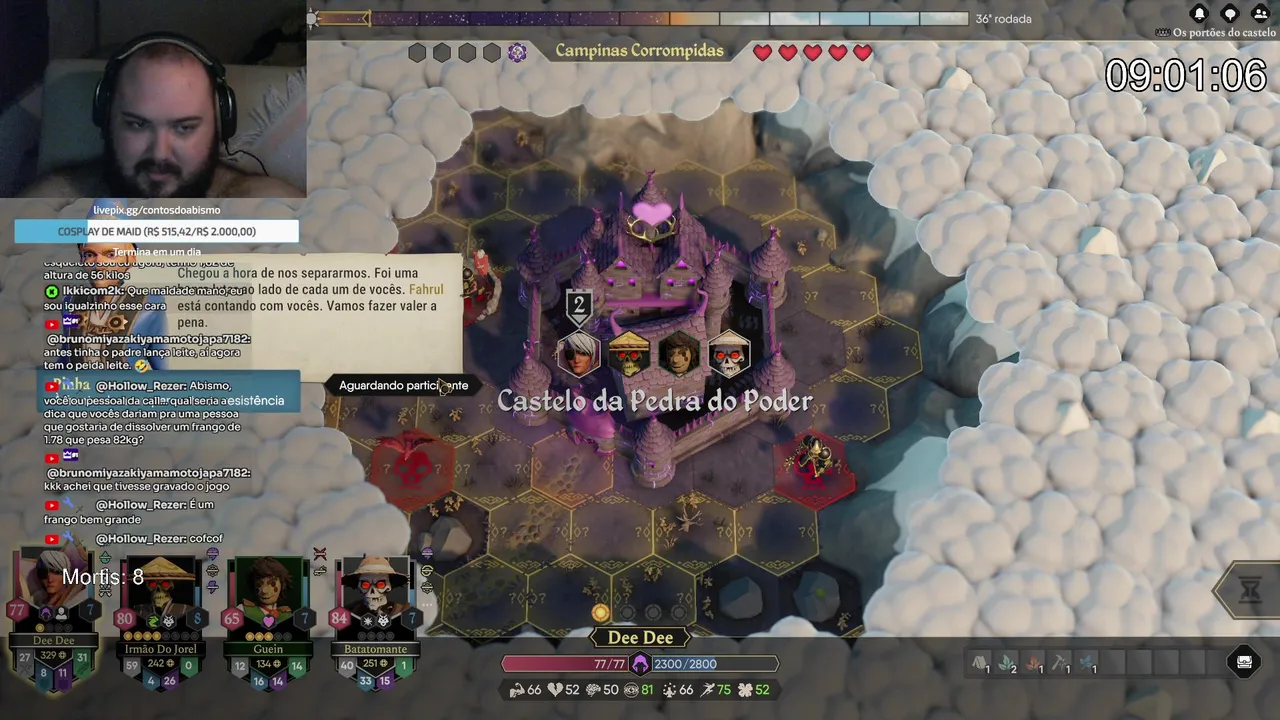Screen dimensions: 1280x720
Task: Select the tent item in the belt
Action: pos(980,662)
